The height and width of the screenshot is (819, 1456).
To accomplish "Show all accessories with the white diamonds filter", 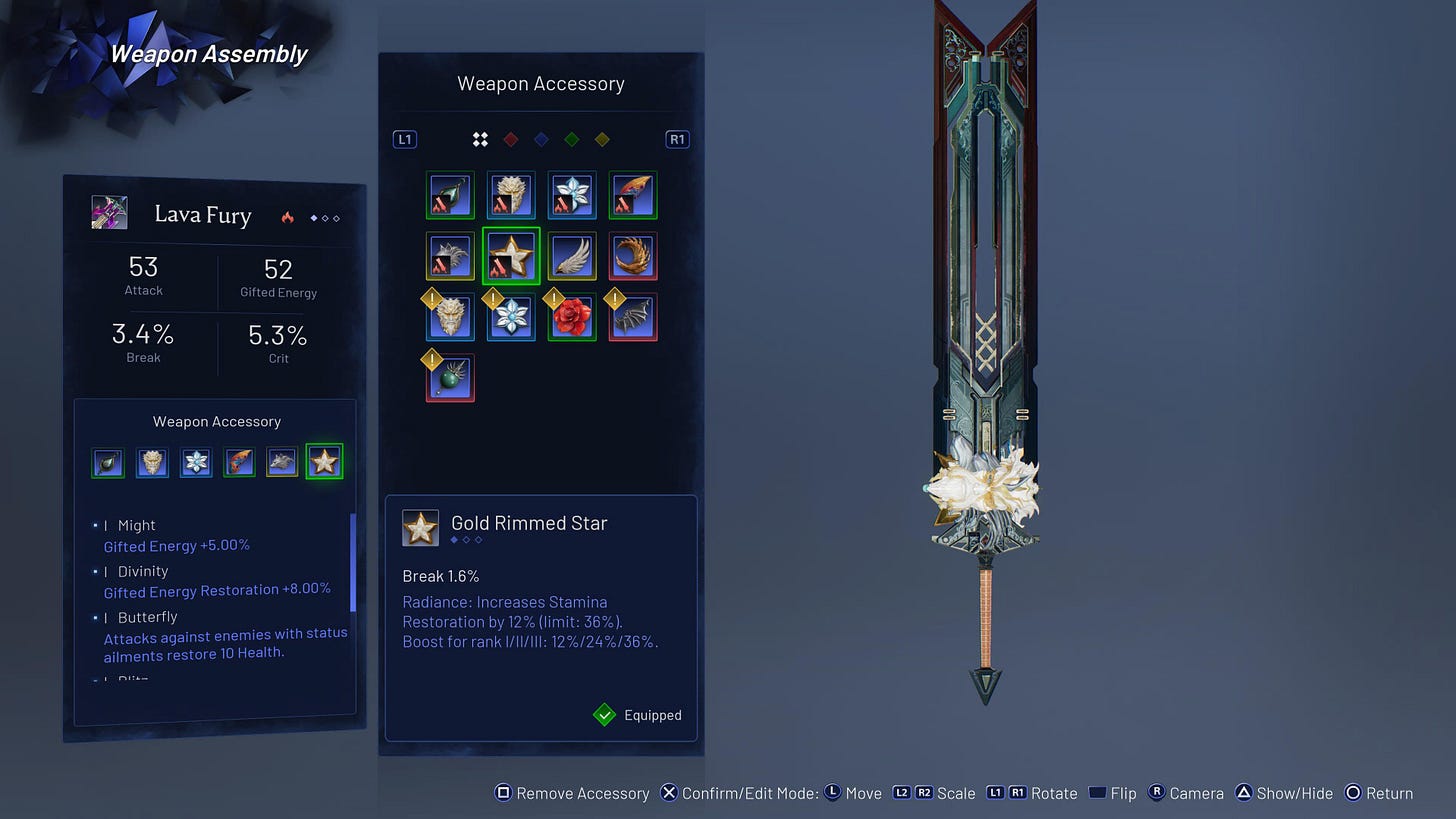I will 480,139.
